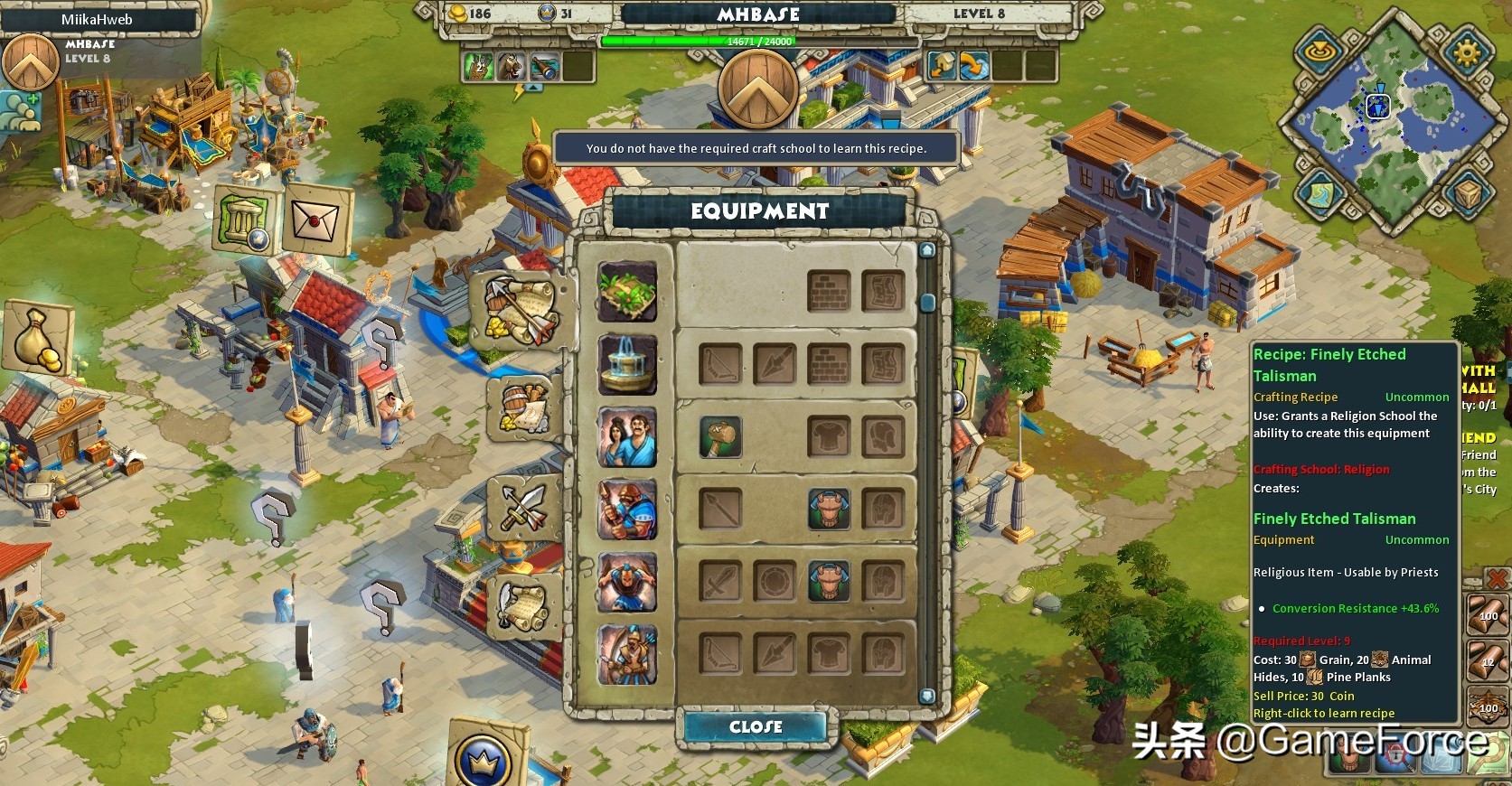
Task: Select the wooden hammer equipment slot
Action: (720, 437)
